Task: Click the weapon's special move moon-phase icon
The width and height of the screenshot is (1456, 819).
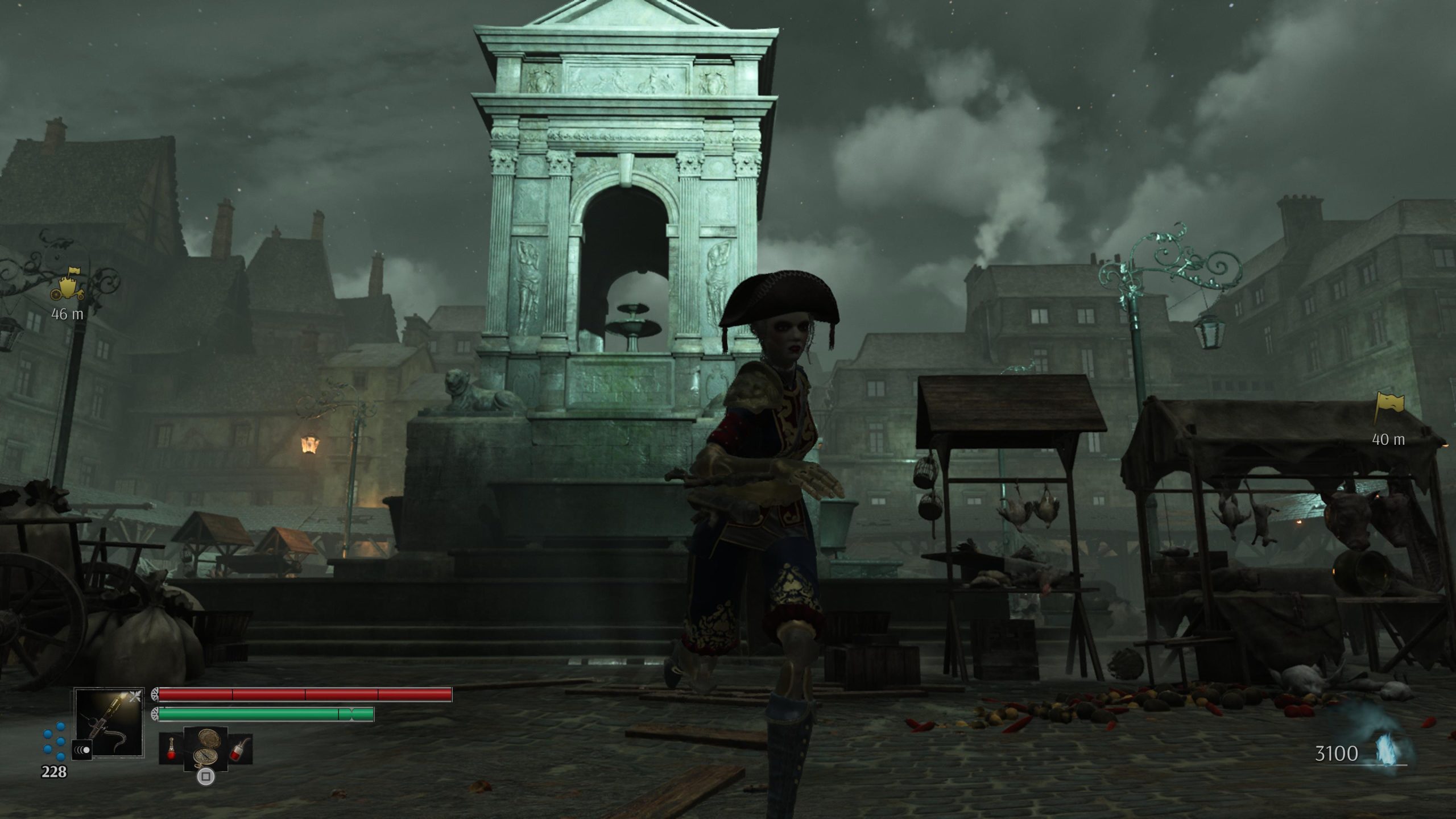Action: 82,750
